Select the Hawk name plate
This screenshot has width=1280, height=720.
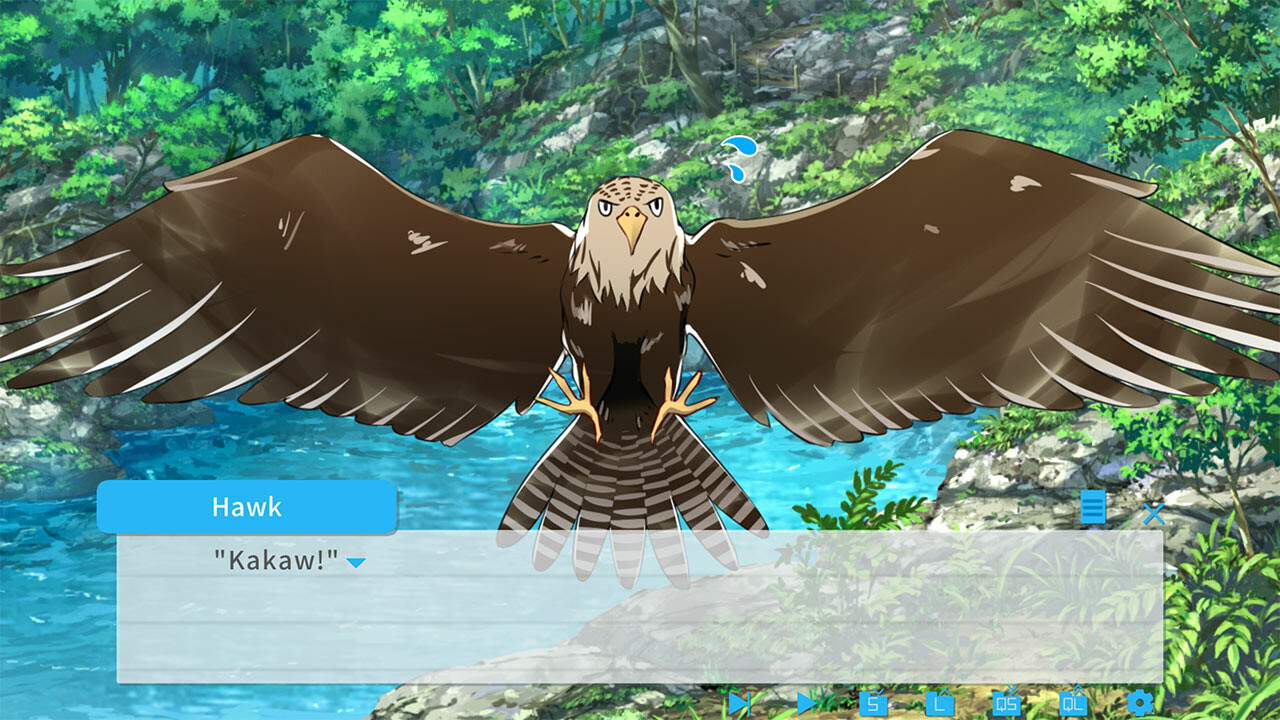coord(247,507)
